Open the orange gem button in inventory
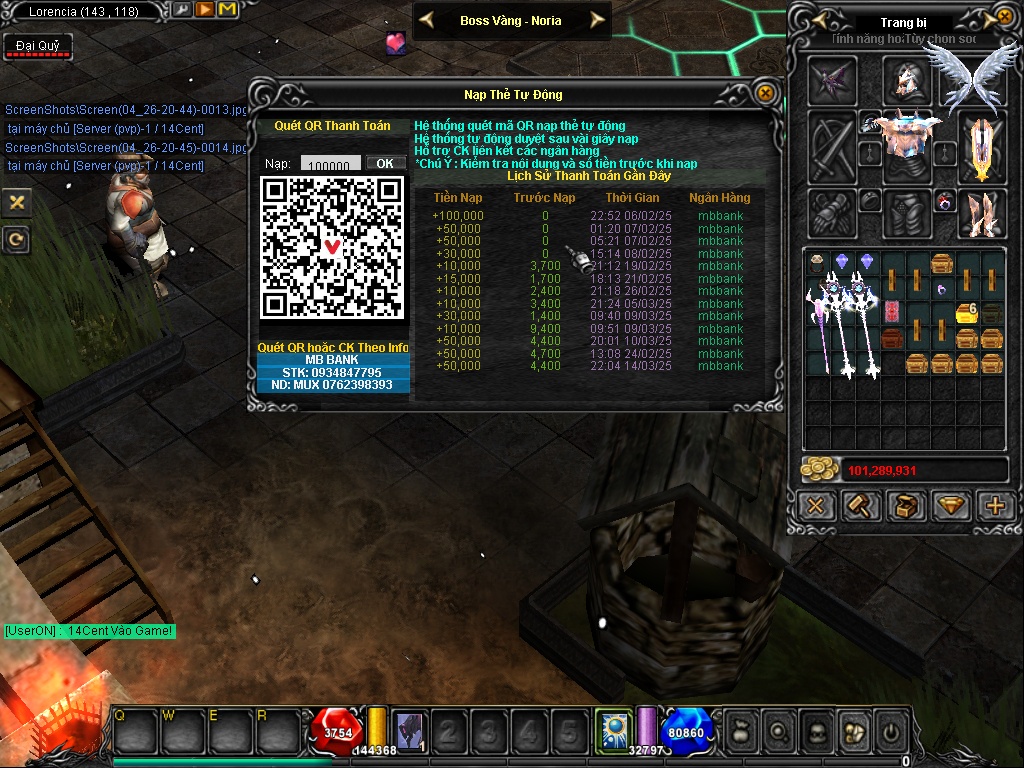 click(x=951, y=506)
